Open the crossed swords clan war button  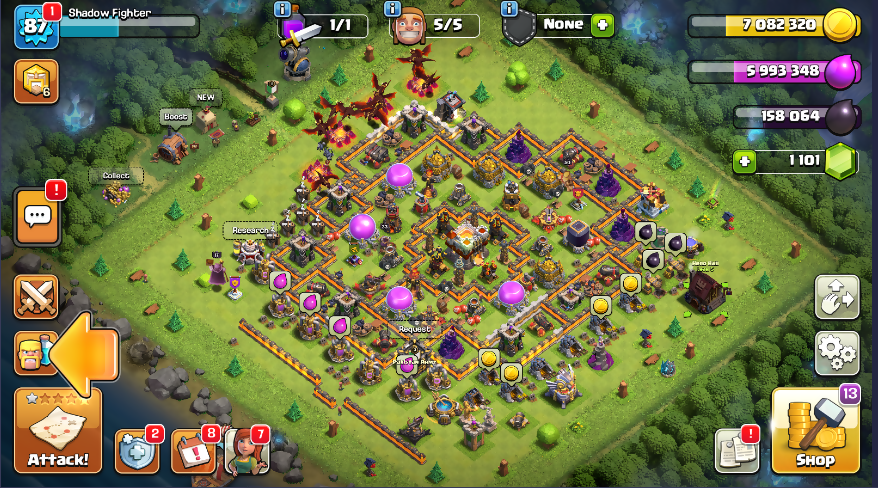(x=37, y=297)
